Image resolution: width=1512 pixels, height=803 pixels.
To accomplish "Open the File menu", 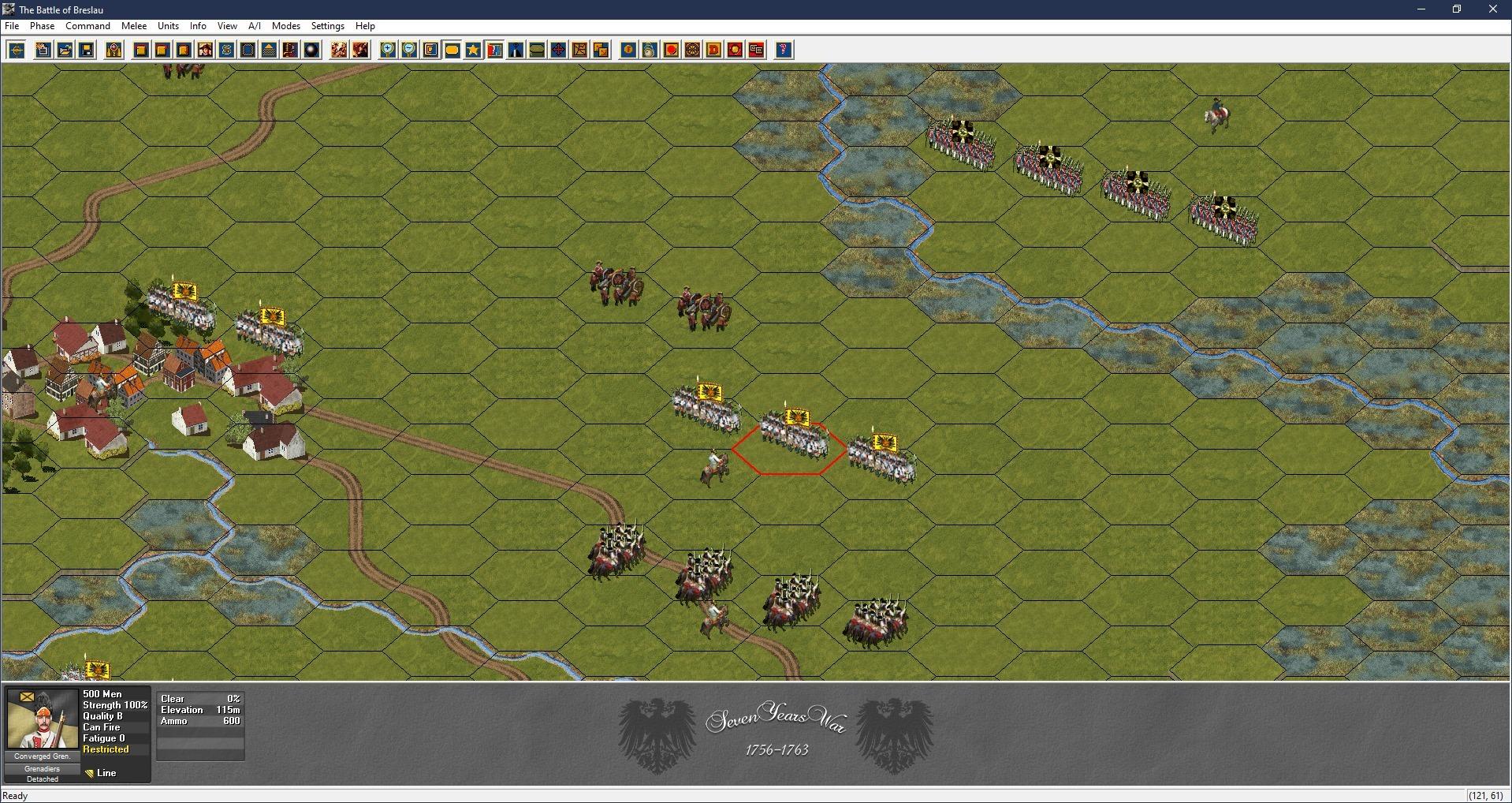I will pos(12,26).
